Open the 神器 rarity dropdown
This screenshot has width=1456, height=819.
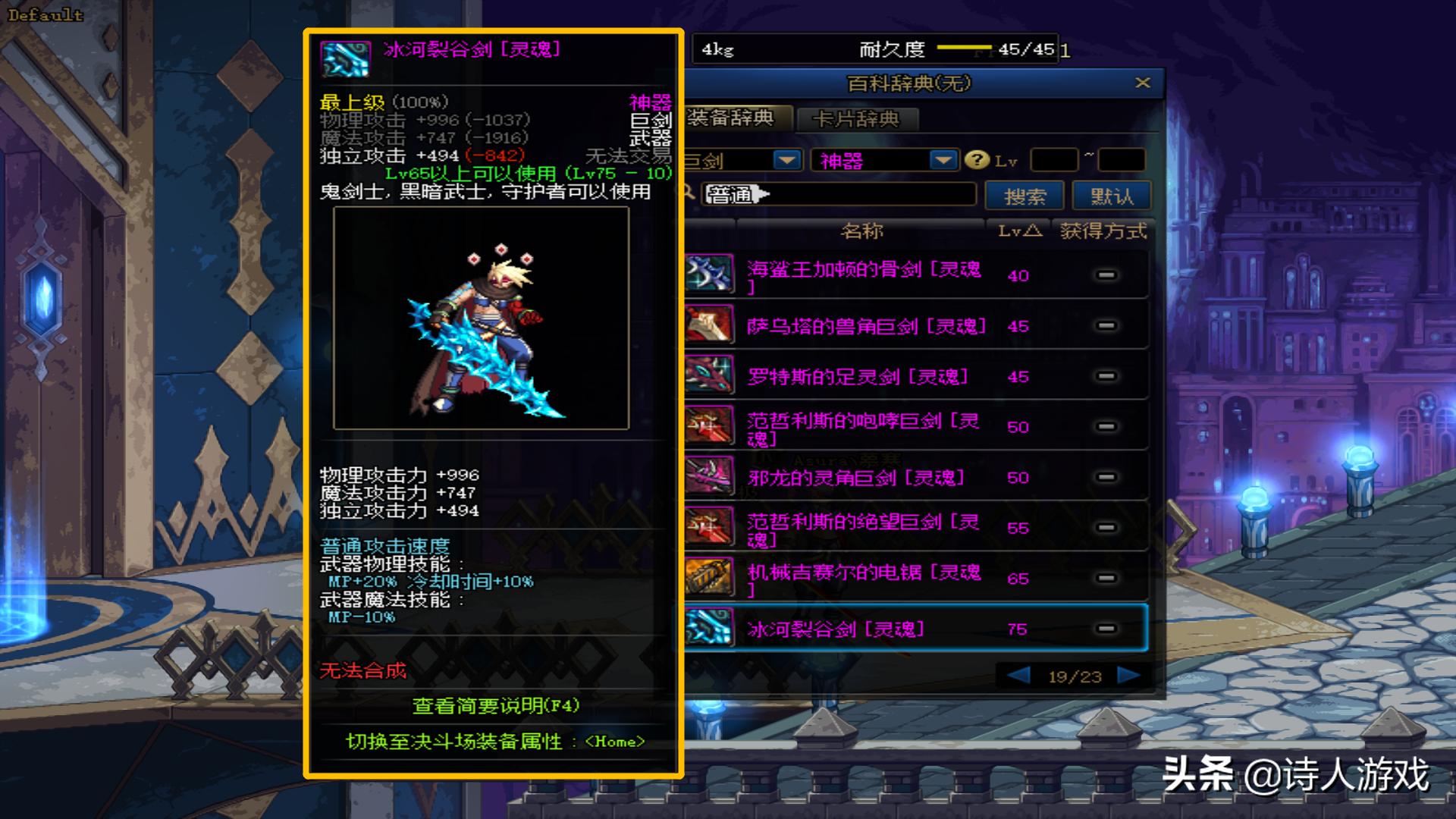943,160
